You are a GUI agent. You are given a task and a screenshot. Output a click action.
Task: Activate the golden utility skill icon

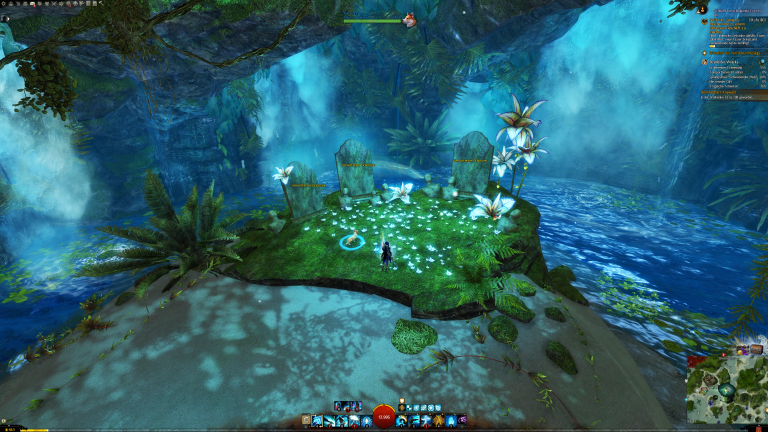coord(437,422)
